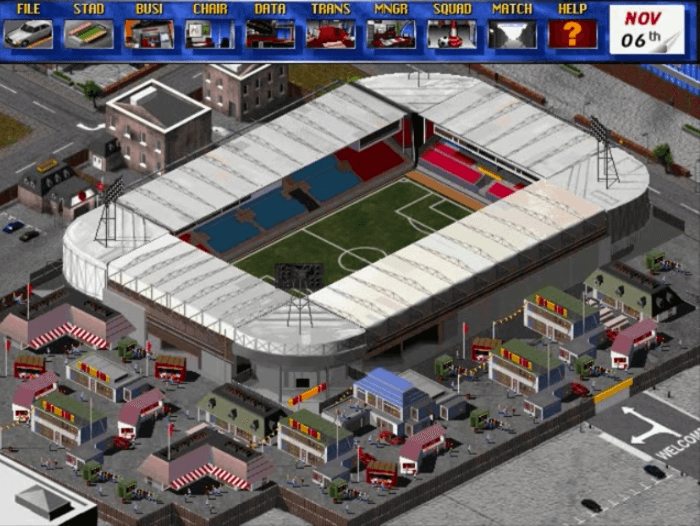Open the SQUAD menu
The height and width of the screenshot is (526, 700).
point(452,28)
